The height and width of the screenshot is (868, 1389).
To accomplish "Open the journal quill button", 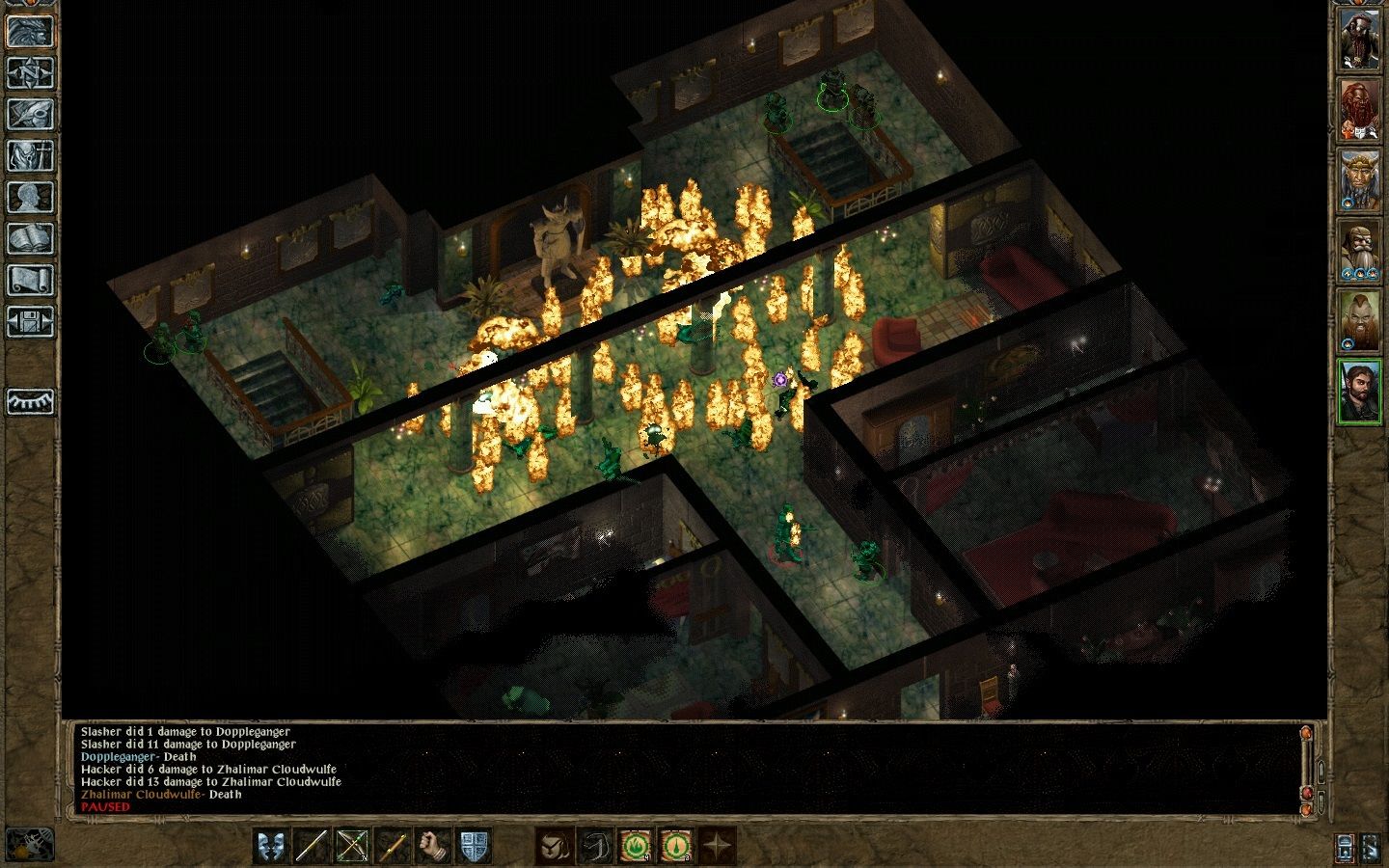I will (30, 114).
